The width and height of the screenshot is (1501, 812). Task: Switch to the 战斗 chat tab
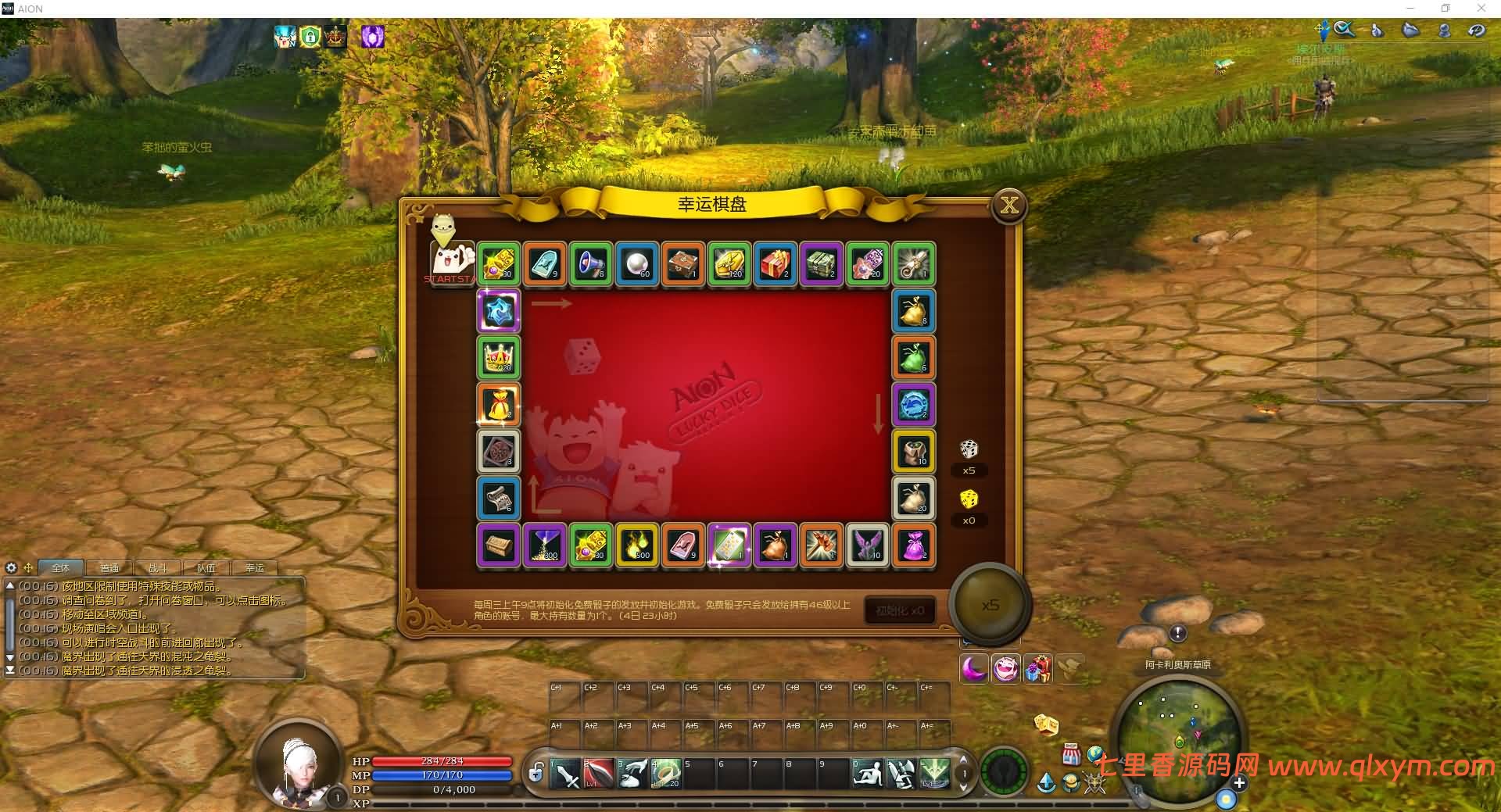(x=157, y=568)
